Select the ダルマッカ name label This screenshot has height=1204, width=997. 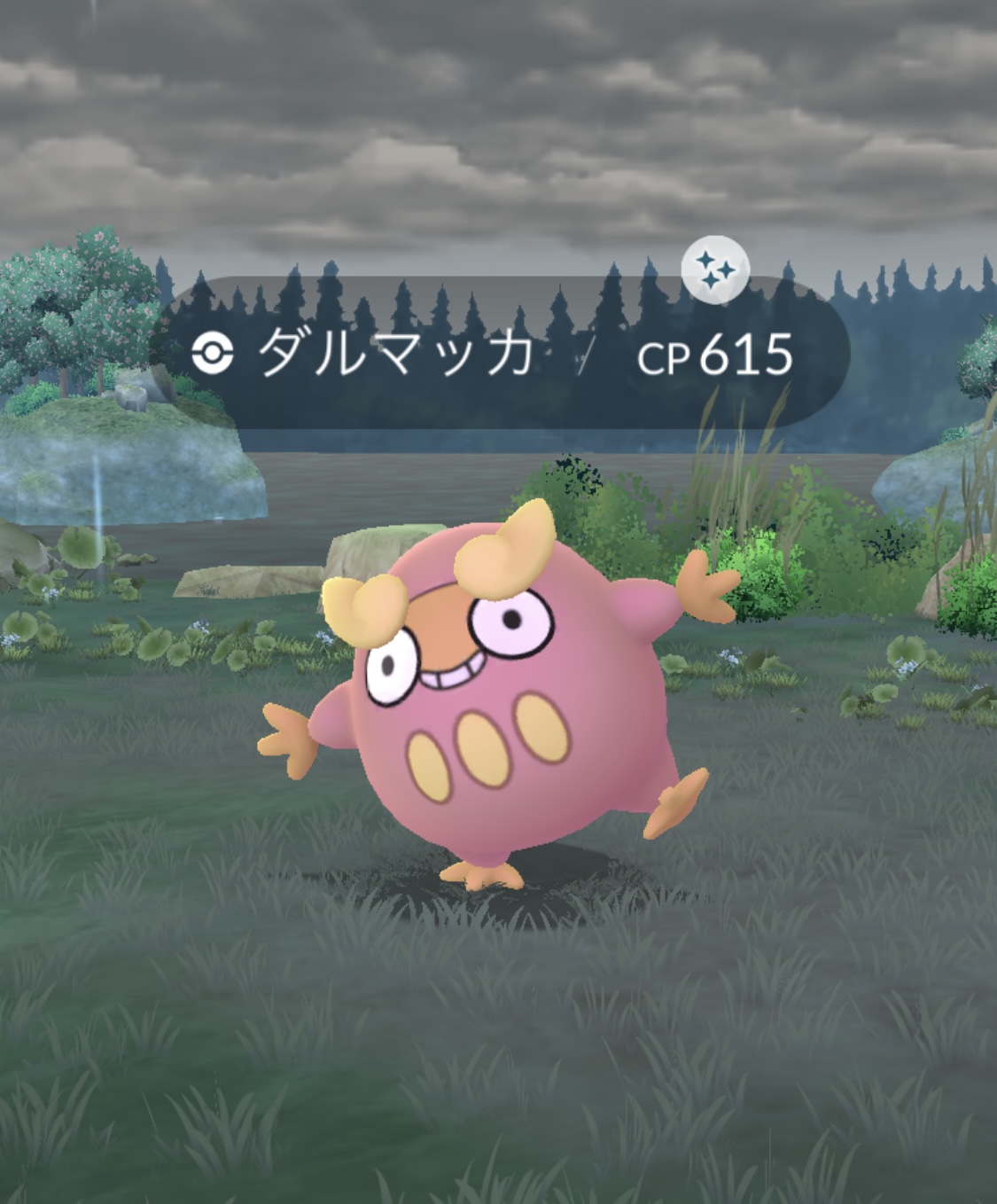396,353
